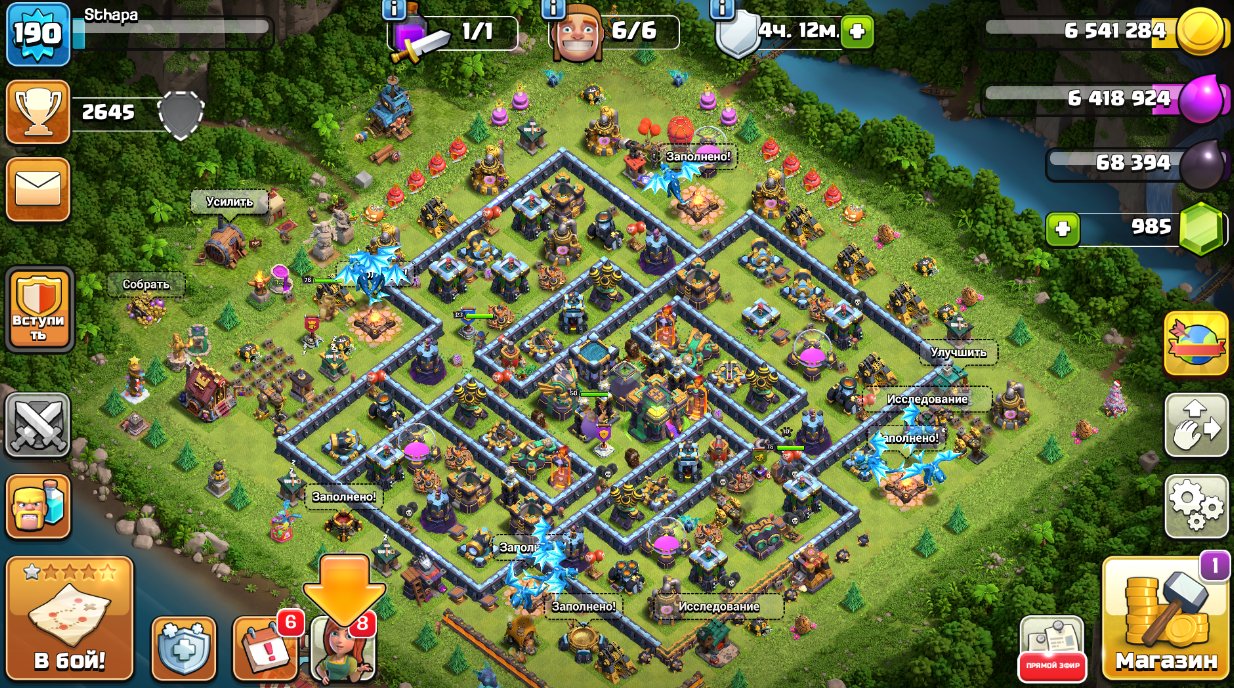Tap the 'Улучшить' upgrade bubble
Image resolution: width=1234 pixels, height=688 pixels.
958,352
